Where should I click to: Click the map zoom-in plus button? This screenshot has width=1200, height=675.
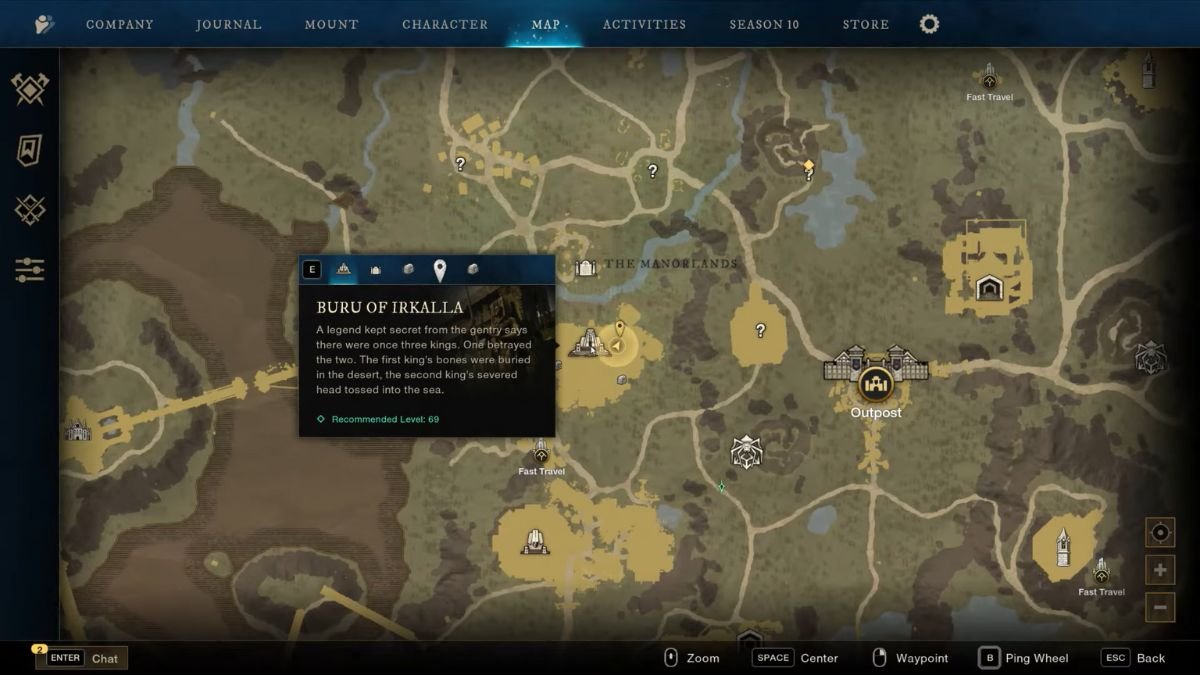pyautogui.click(x=1160, y=570)
